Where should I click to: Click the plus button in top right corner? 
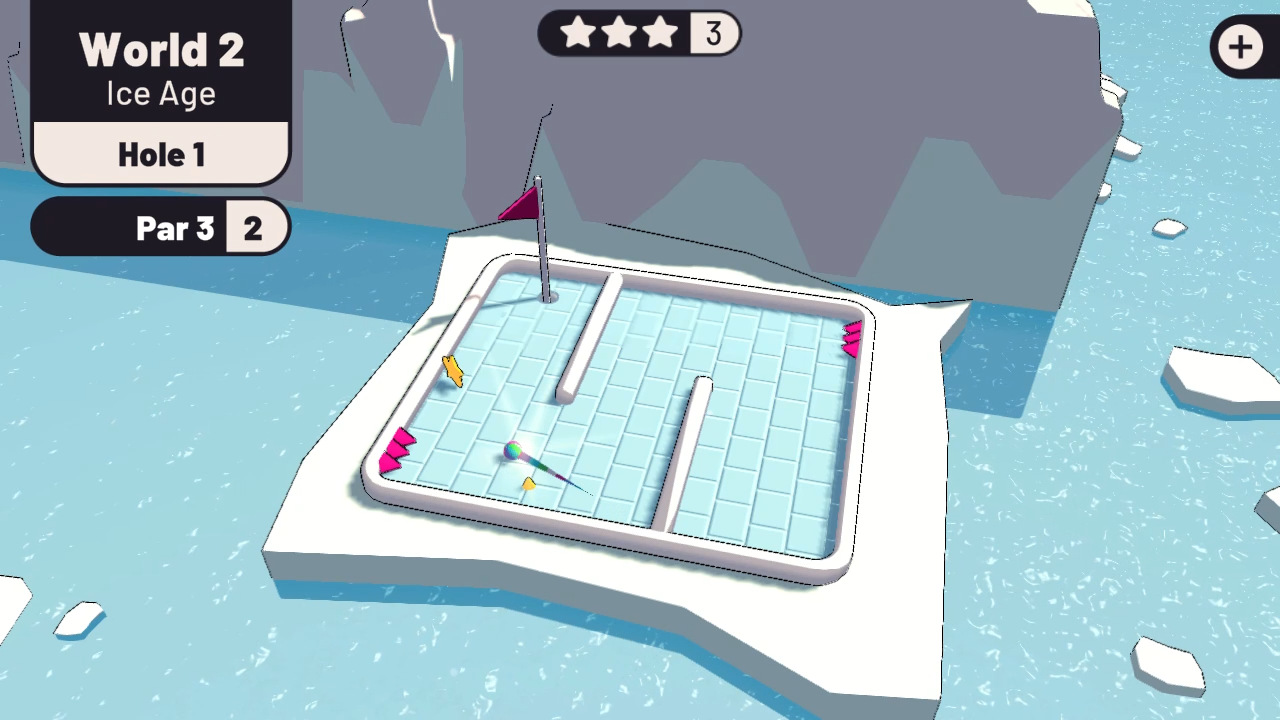click(1241, 47)
